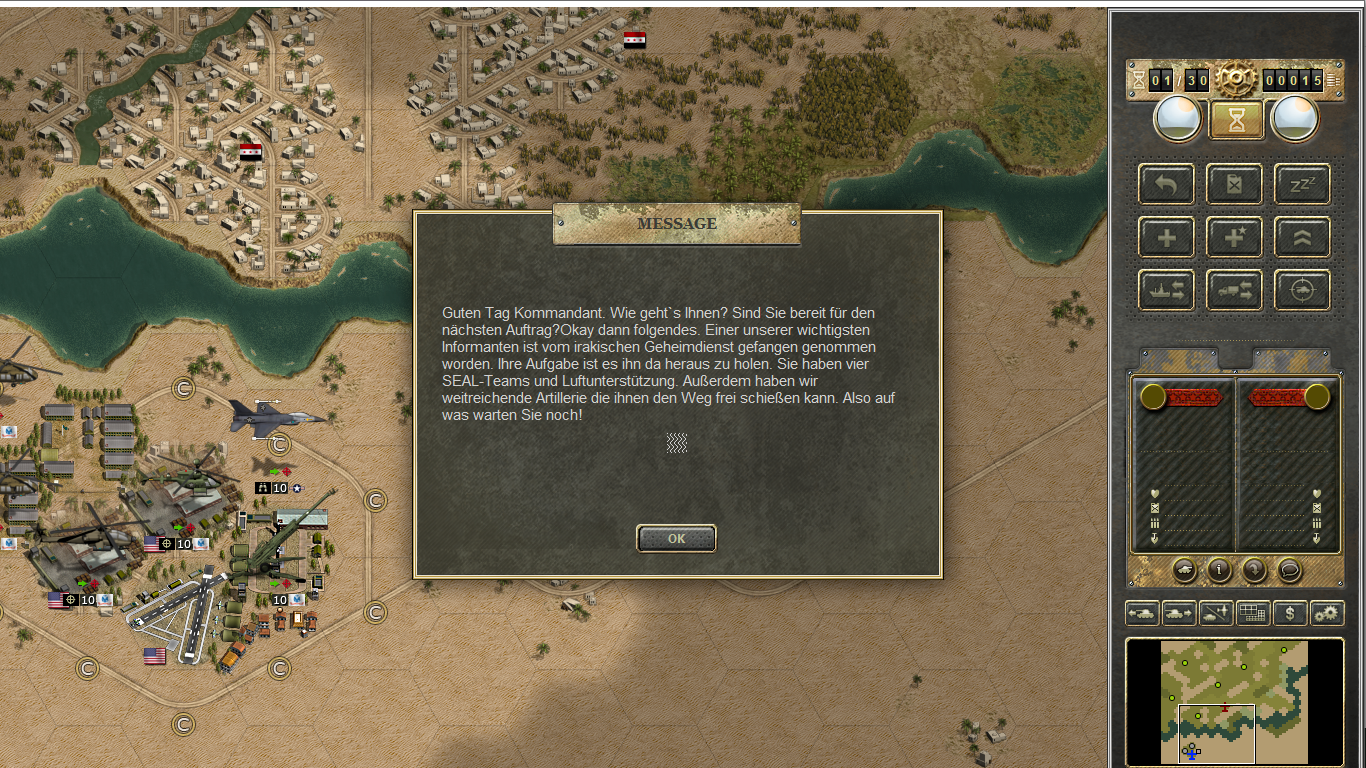Select the previous unit, tank with left arrow

(1142, 613)
